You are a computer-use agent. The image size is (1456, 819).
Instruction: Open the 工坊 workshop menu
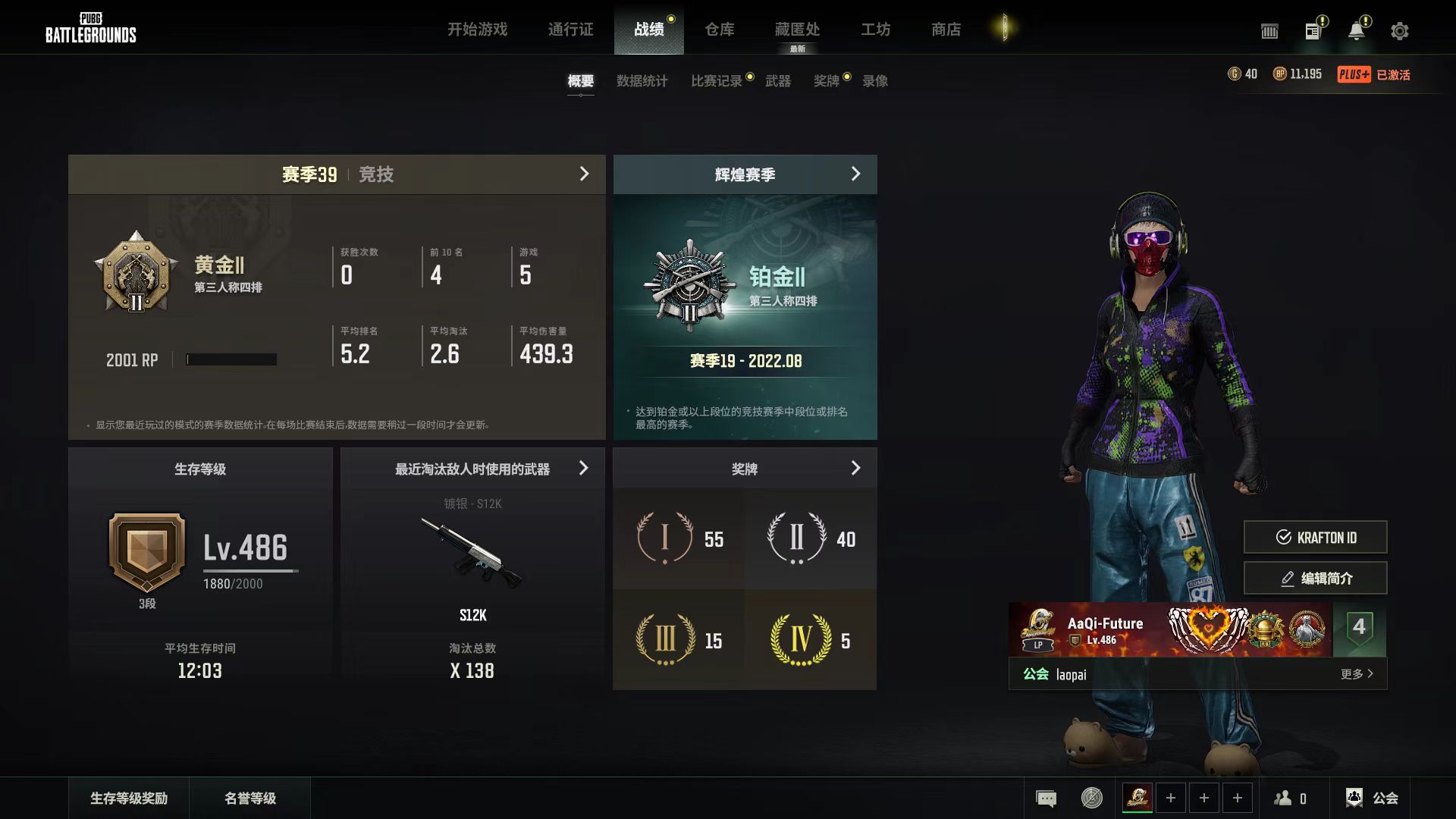[875, 30]
